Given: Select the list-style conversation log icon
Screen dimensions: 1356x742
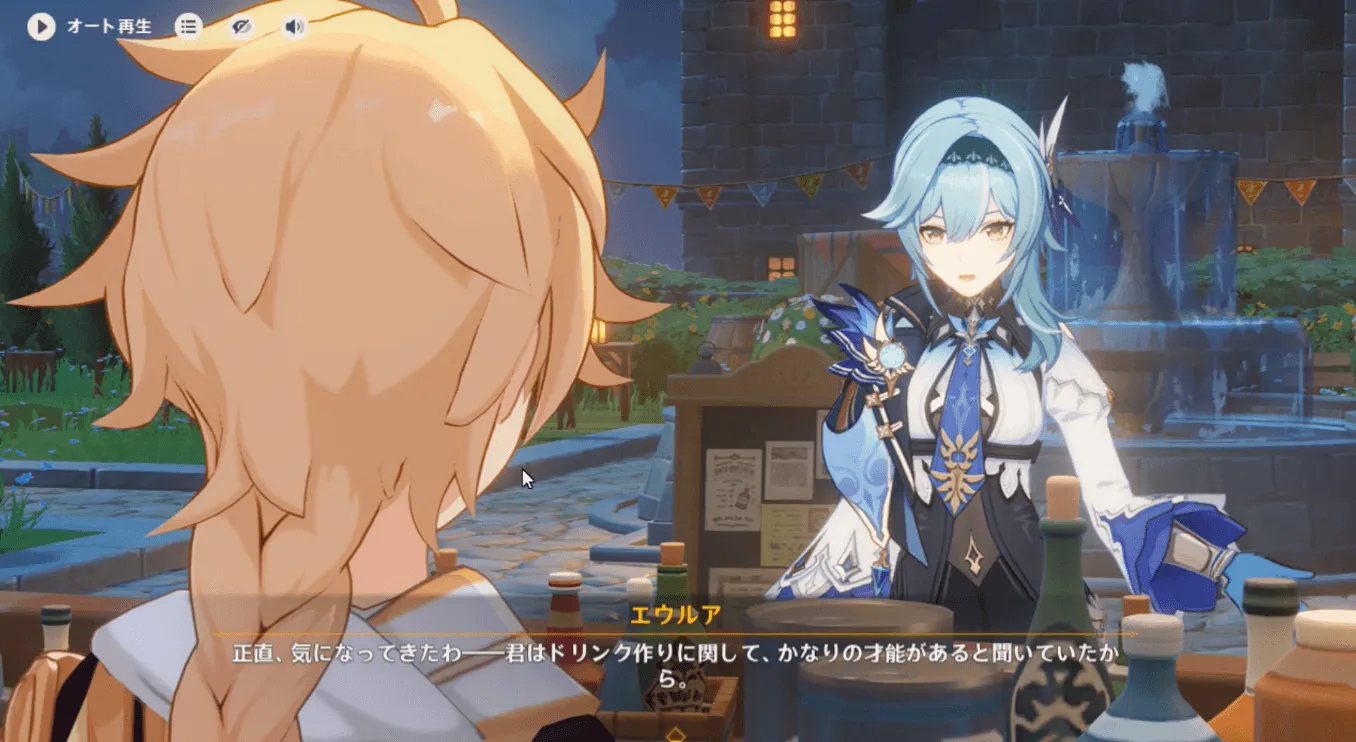Looking at the screenshot, I should [x=189, y=27].
